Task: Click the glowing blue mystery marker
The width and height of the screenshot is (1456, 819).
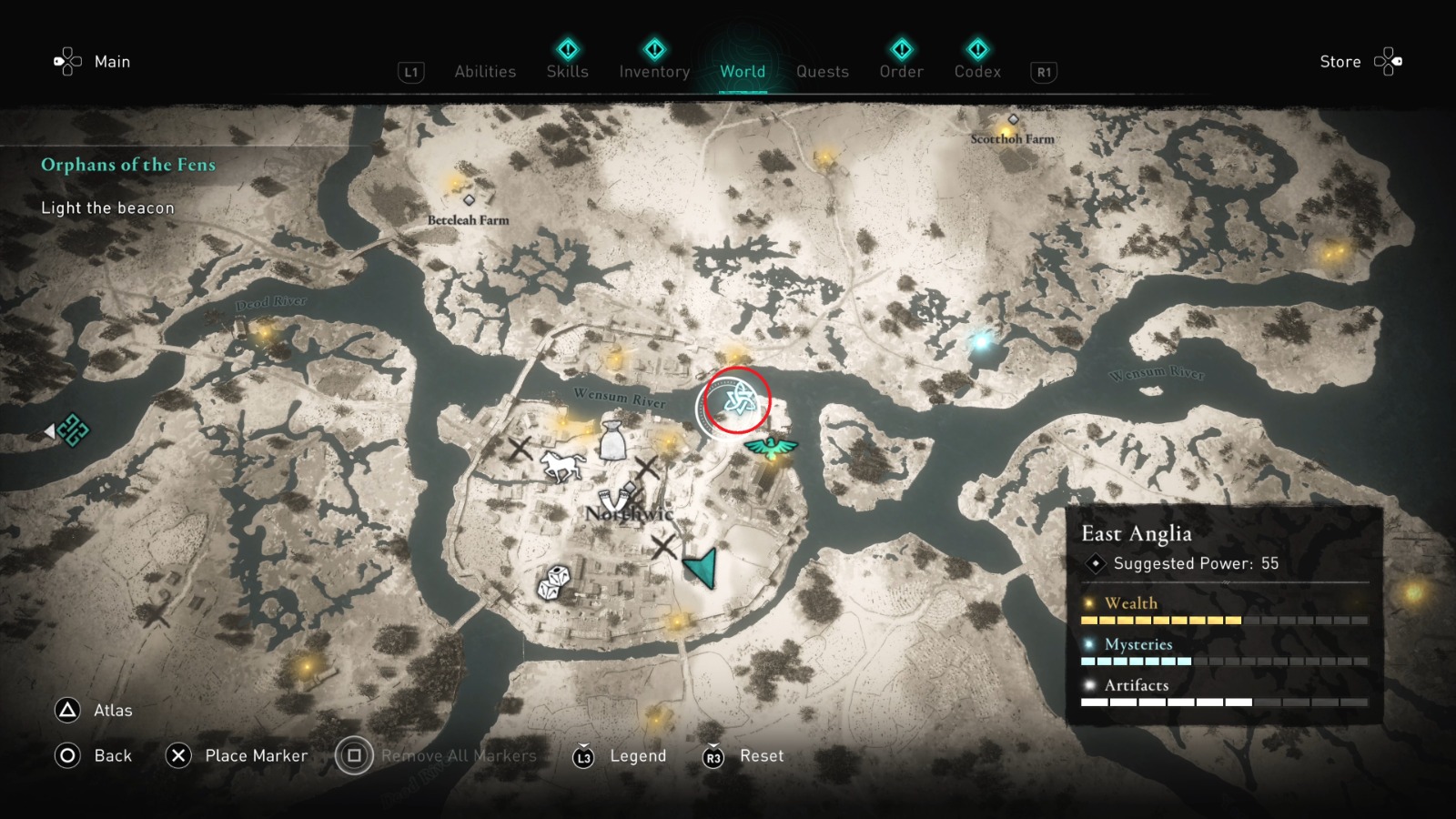Action: point(981,342)
